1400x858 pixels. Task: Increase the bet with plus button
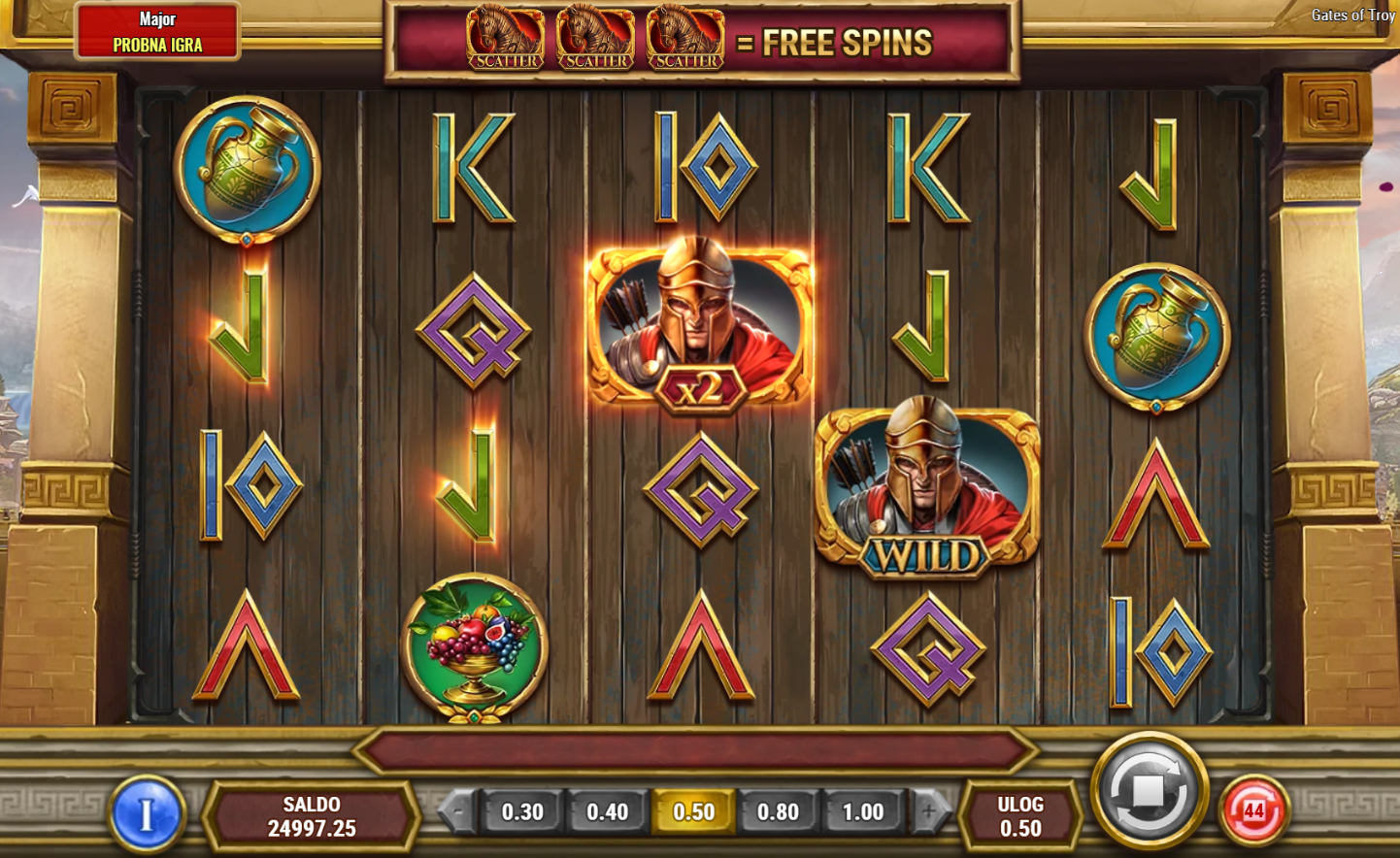pos(928,811)
